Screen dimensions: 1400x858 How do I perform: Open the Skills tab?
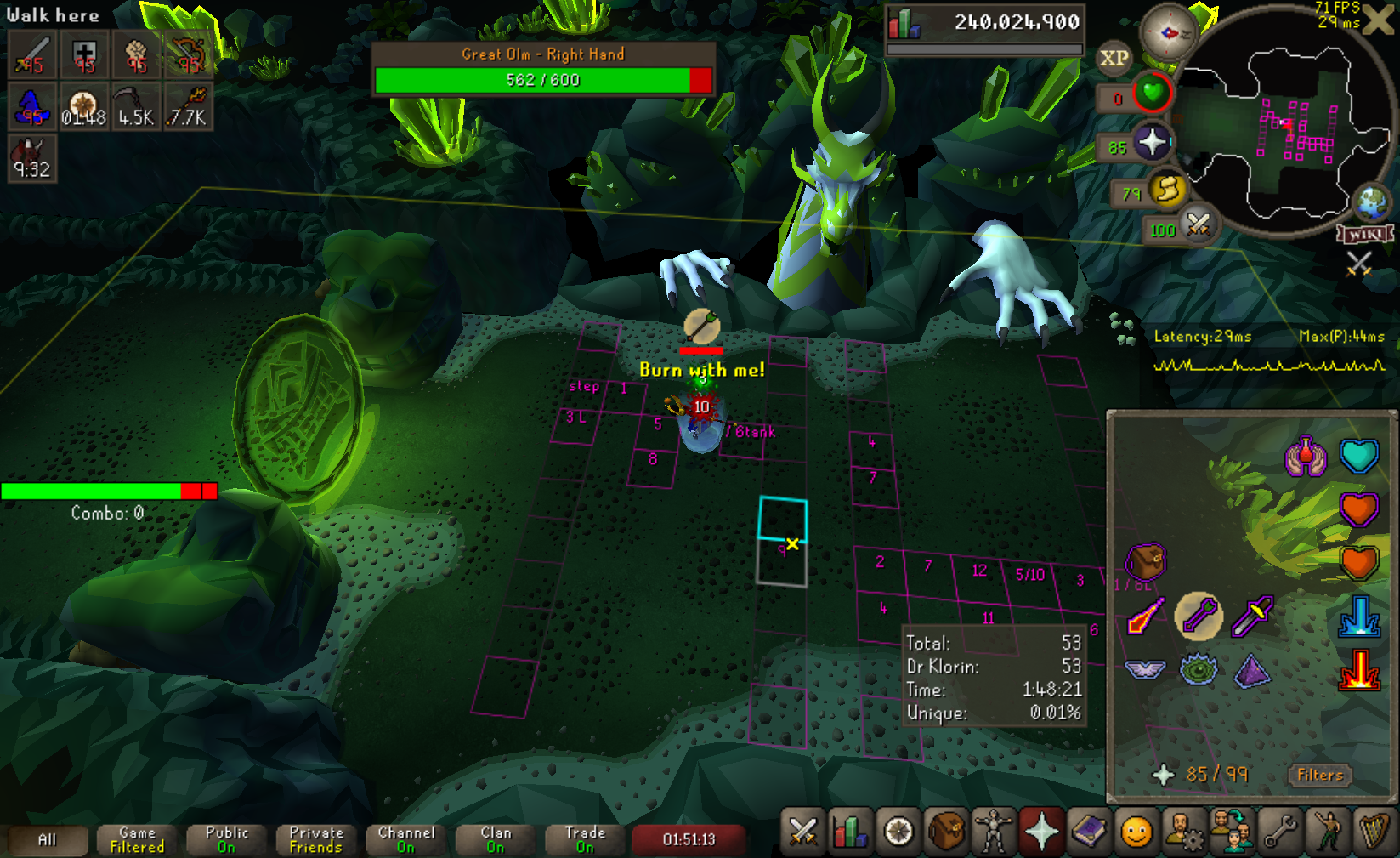point(851,832)
